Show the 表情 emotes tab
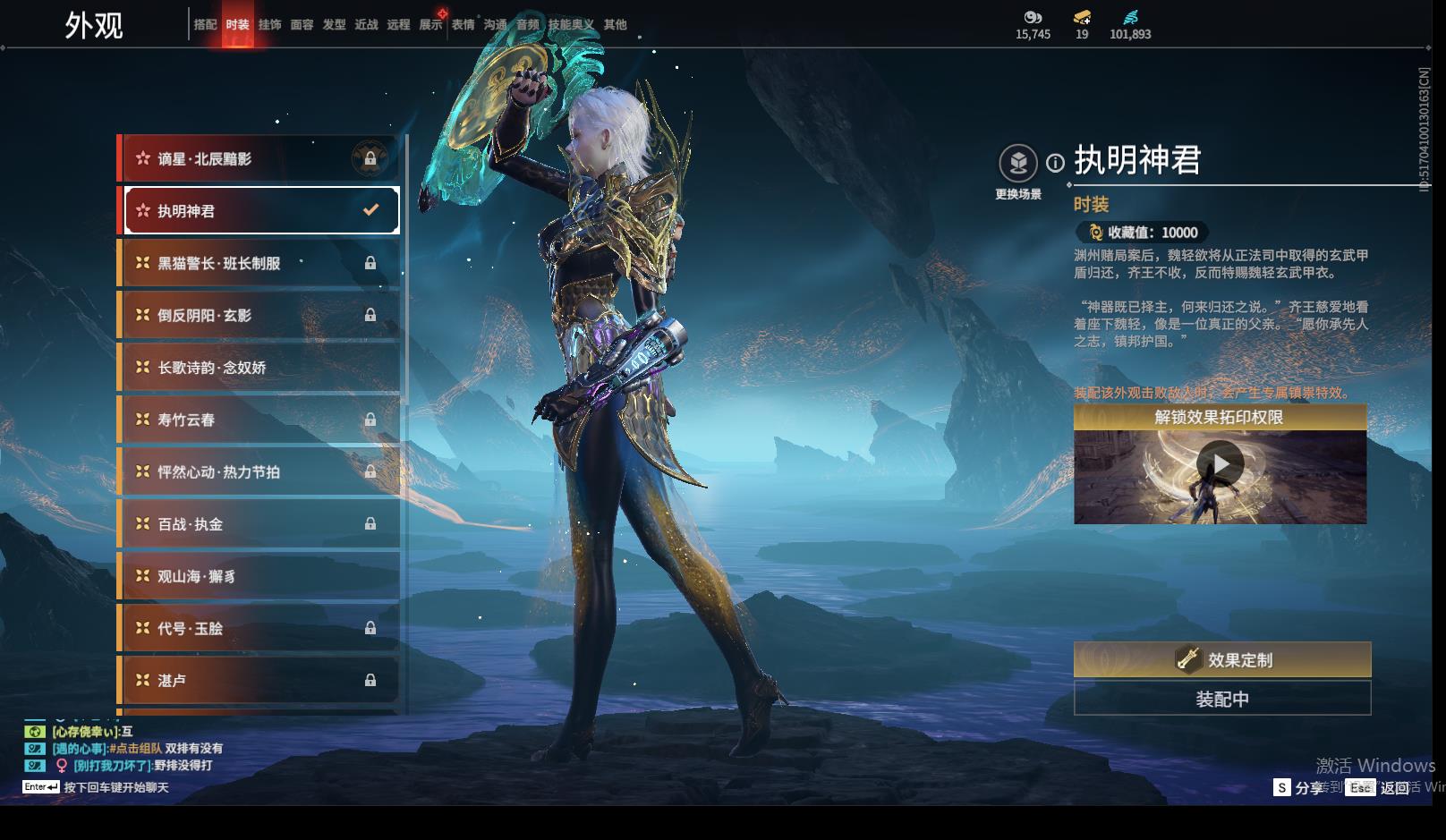1446x840 pixels. point(463,25)
